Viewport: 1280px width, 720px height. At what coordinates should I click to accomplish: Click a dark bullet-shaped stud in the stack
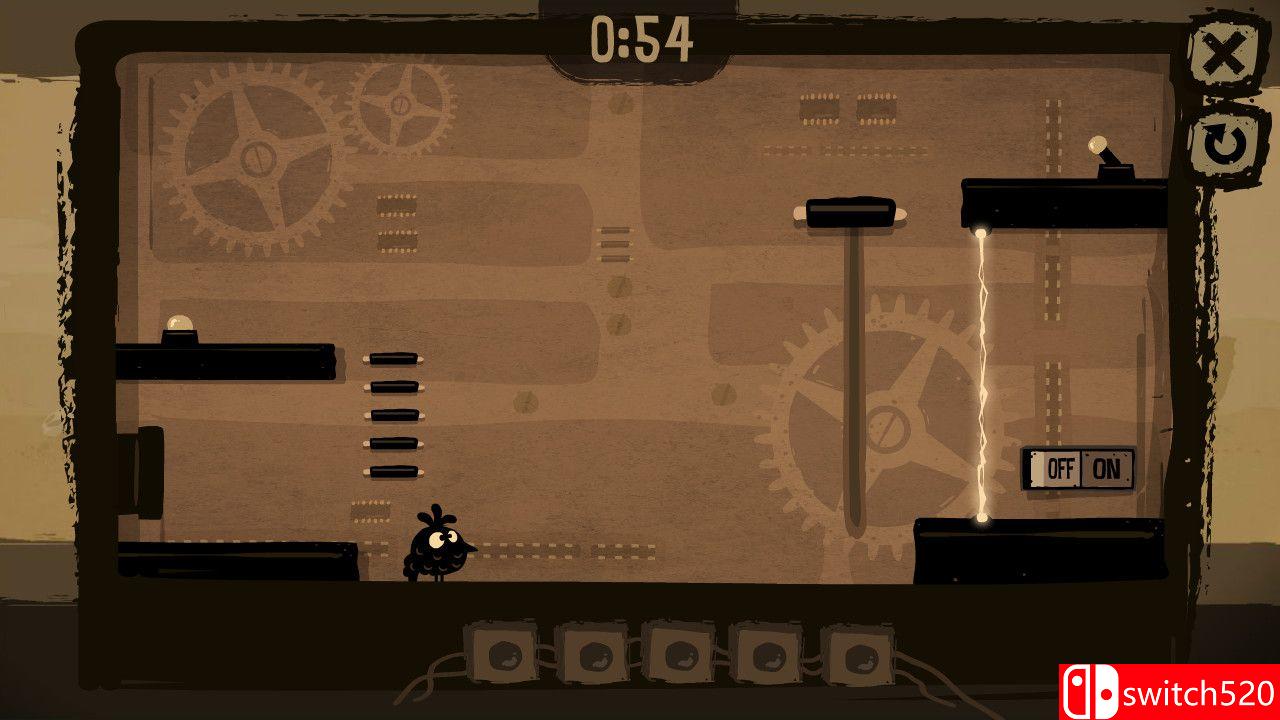click(x=392, y=415)
